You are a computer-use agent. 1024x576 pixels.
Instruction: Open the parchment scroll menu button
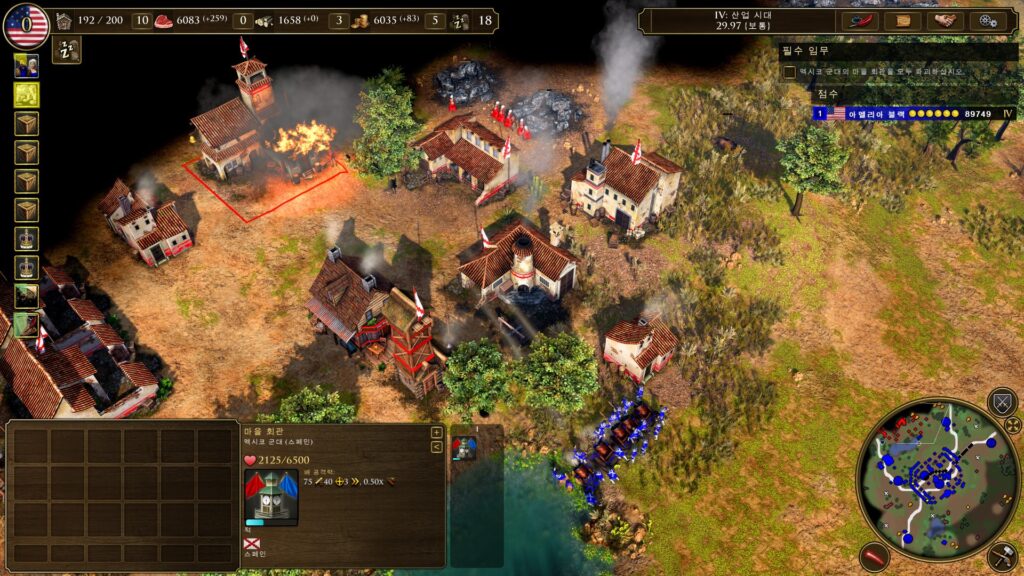click(902, 20)
